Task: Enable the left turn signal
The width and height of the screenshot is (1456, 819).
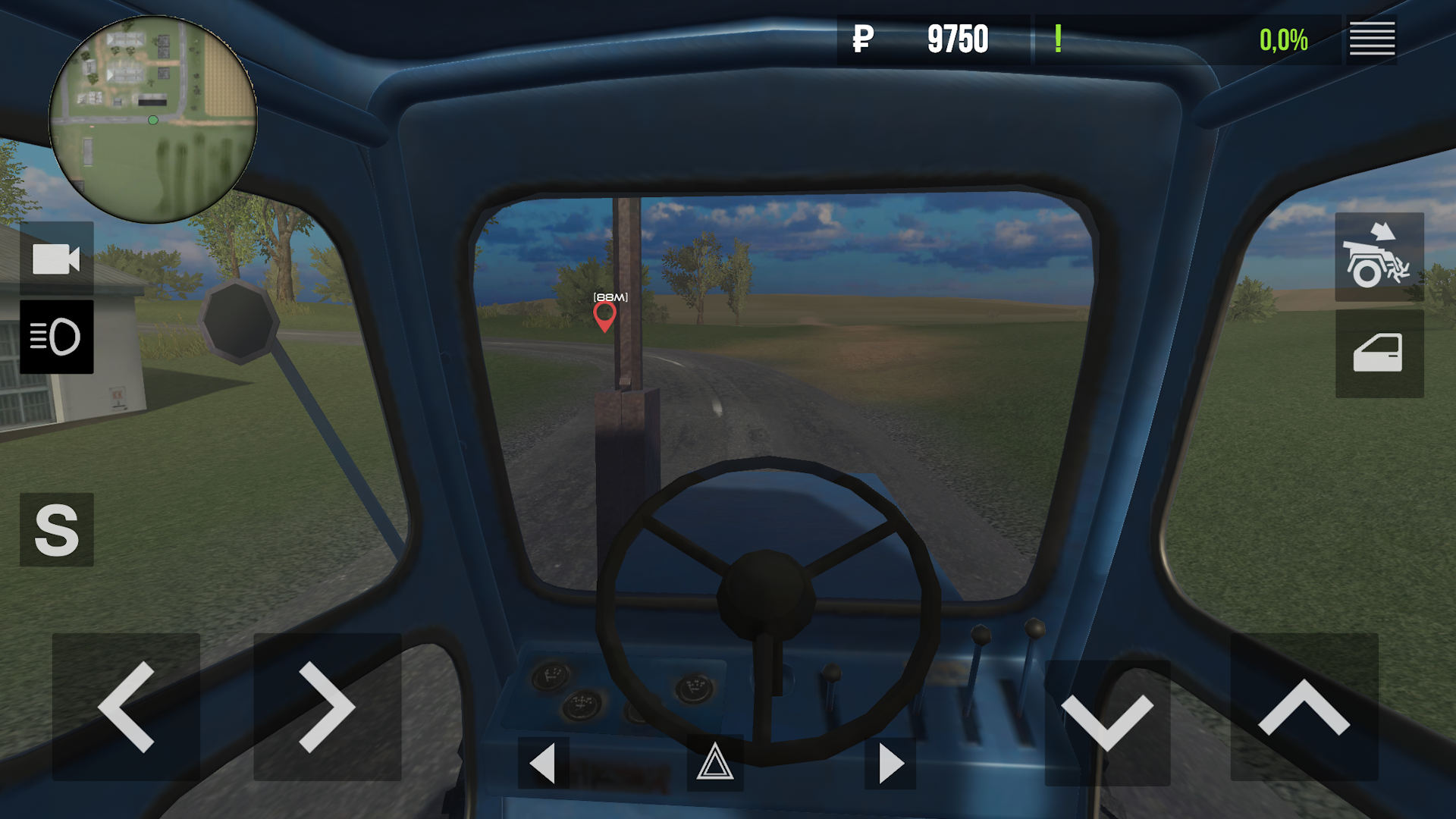Action: (x=543, y=764)
